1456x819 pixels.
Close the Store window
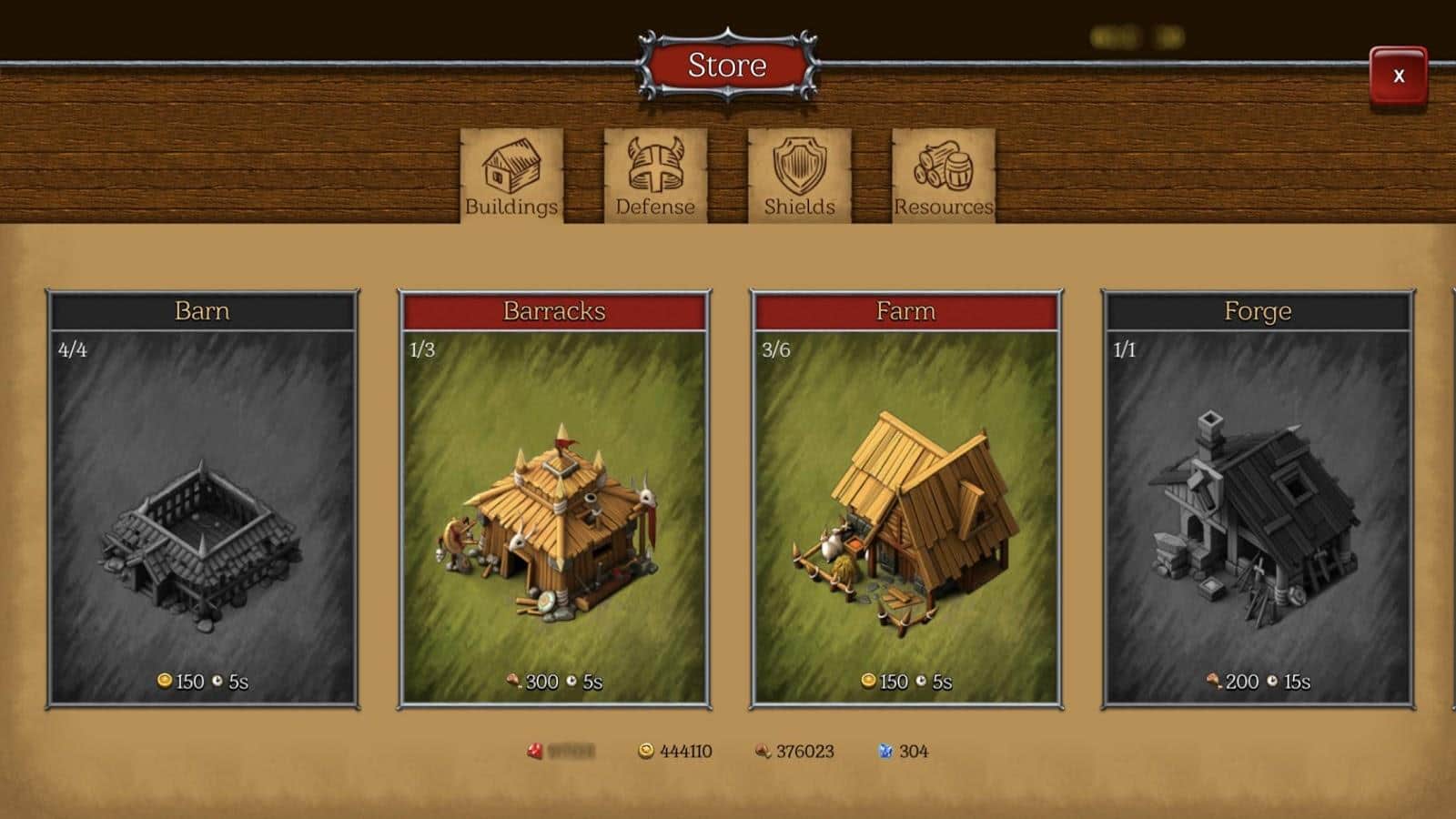click(1398, 77)
